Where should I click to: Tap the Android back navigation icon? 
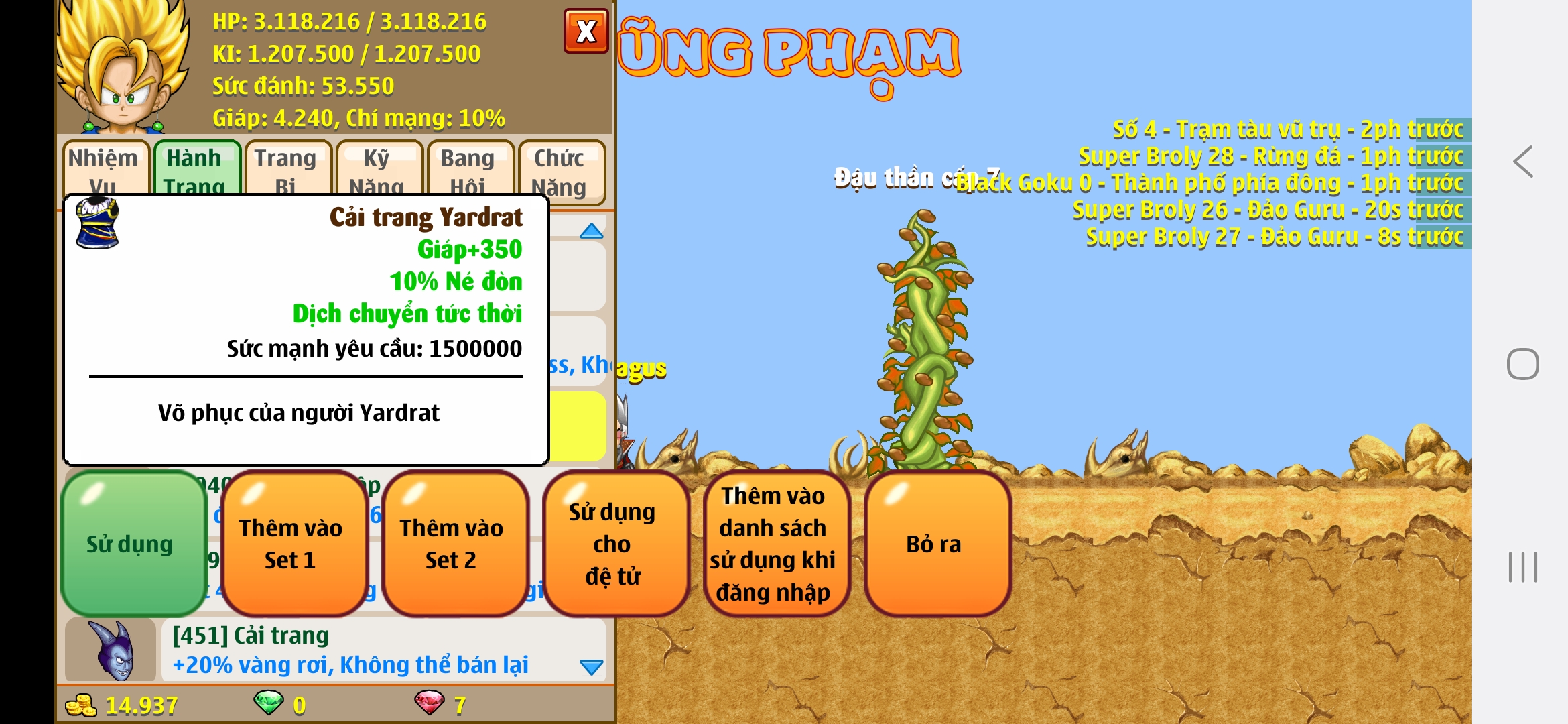click(x=1523, y=161)
